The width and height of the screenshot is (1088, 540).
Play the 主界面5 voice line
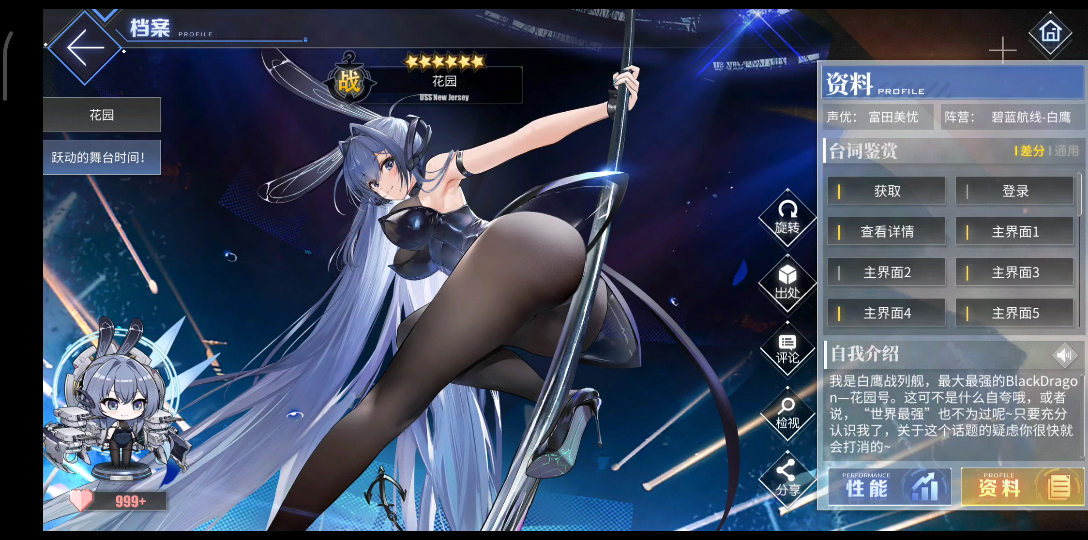1015,313
